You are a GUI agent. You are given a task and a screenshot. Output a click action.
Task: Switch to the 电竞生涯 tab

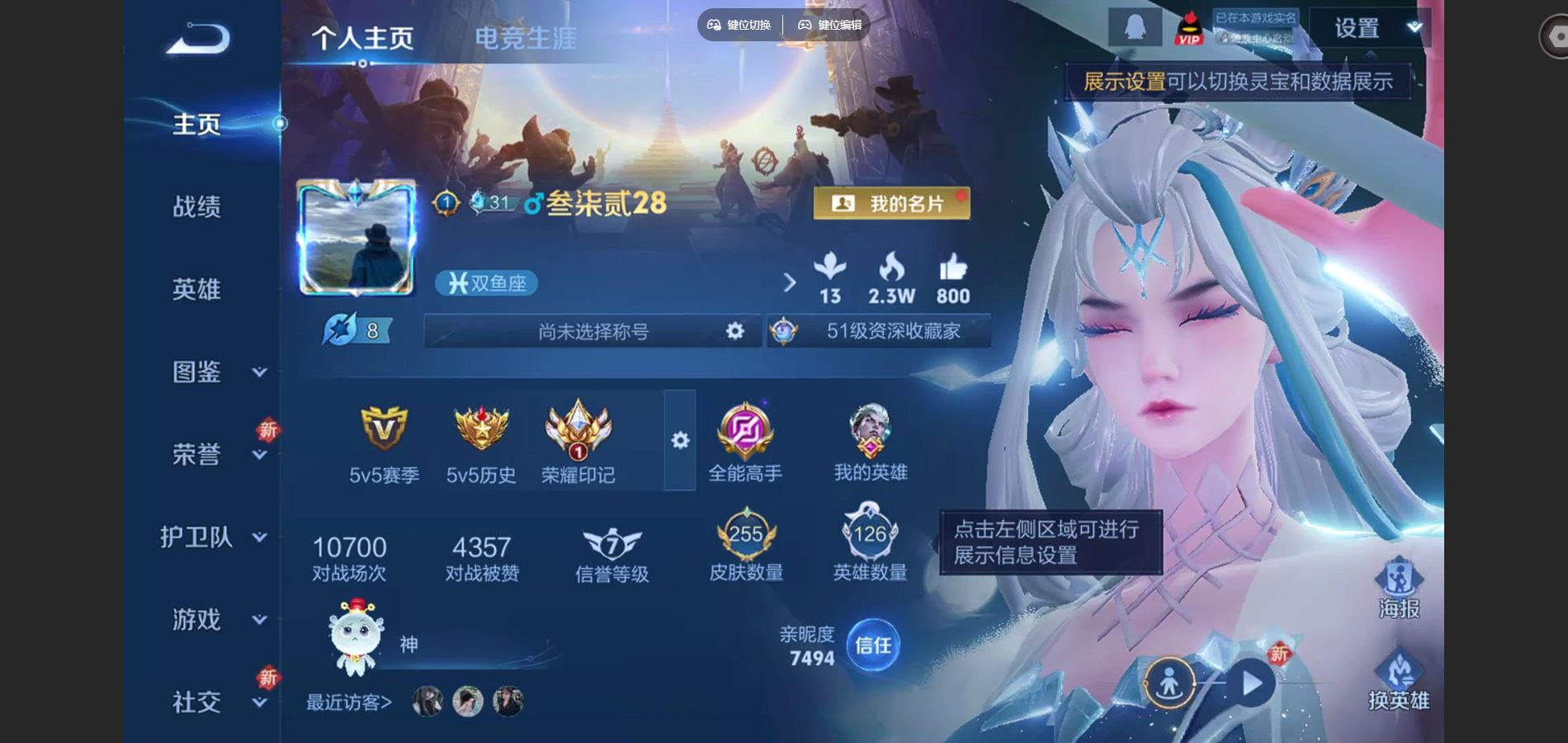(526, 36)
